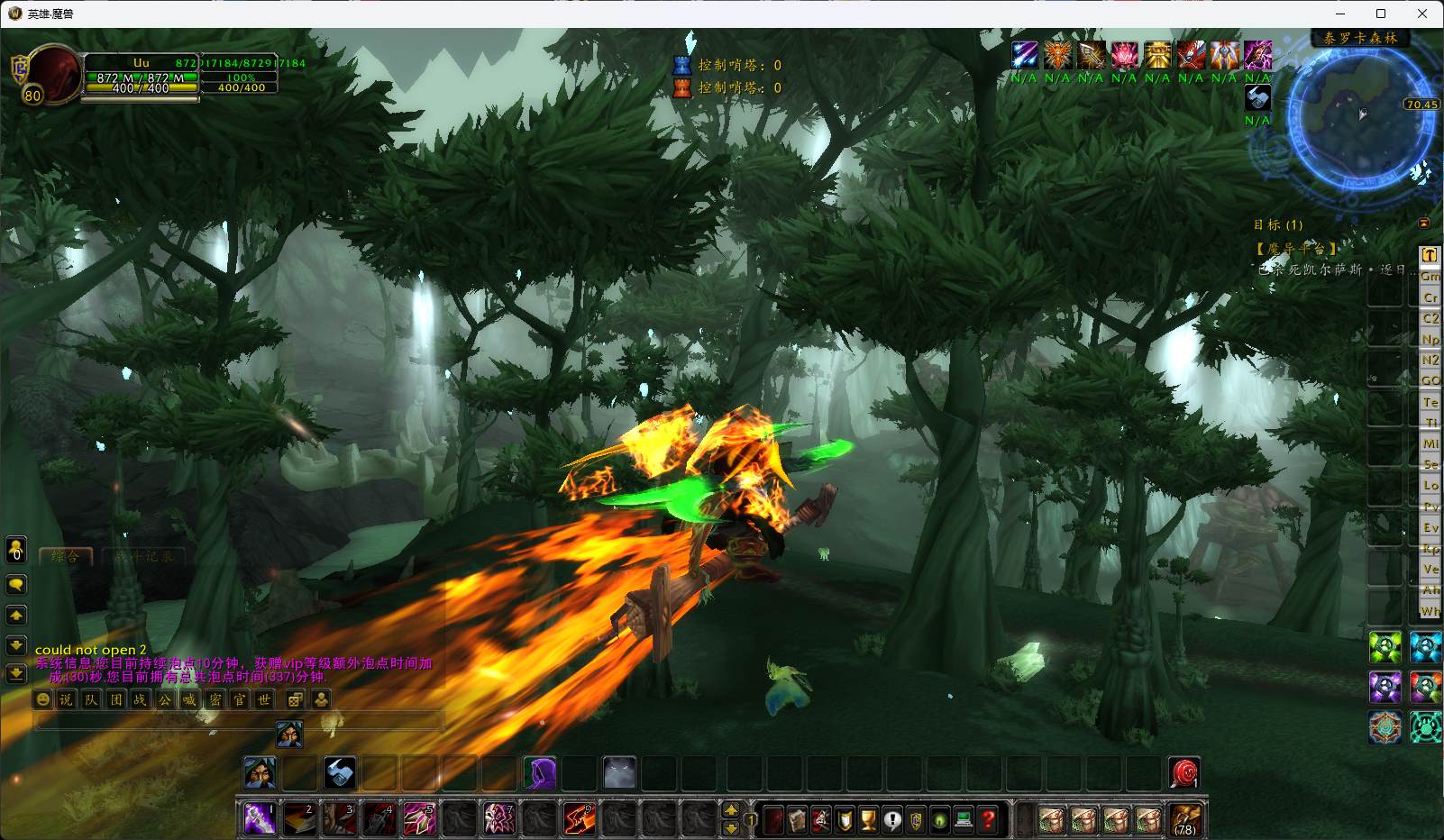Image resolution: width=1444 pixels, height=840 pixels.
Task: Activate action bar slot 1 purple staff ability
Action: (260, 818)
